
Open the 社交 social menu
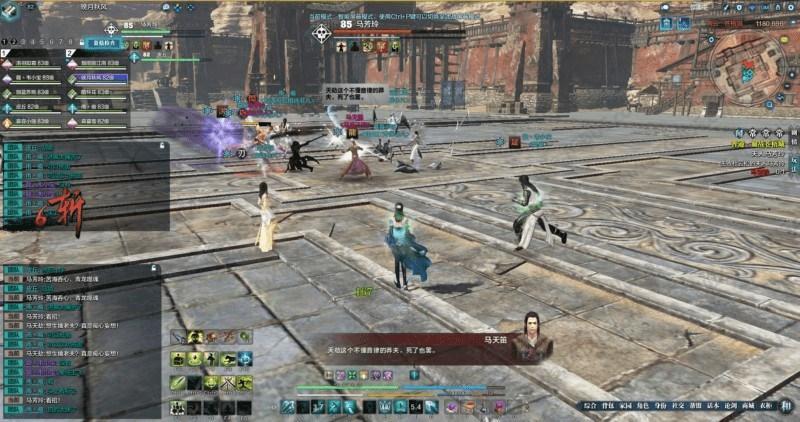click(x=677, y=406)
